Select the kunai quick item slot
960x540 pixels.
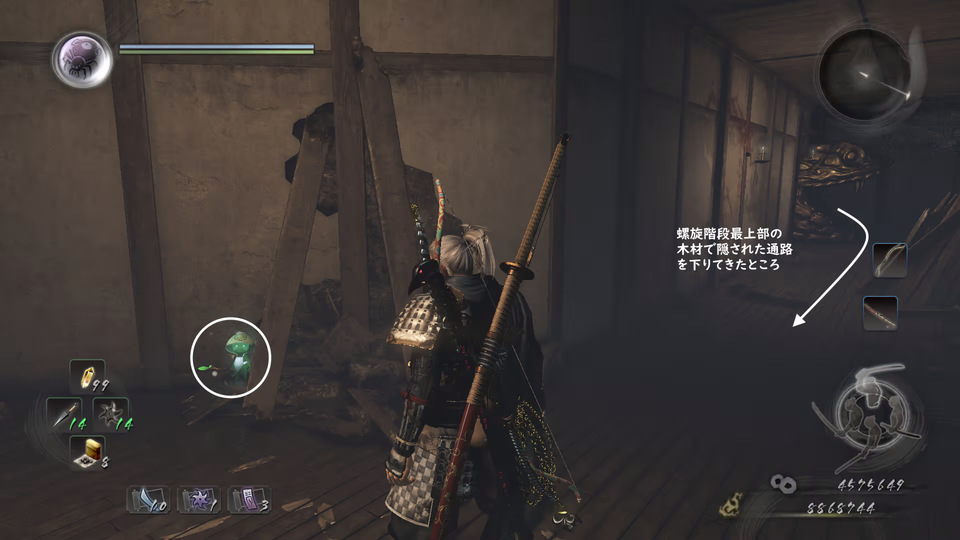(x=65, y=414)
